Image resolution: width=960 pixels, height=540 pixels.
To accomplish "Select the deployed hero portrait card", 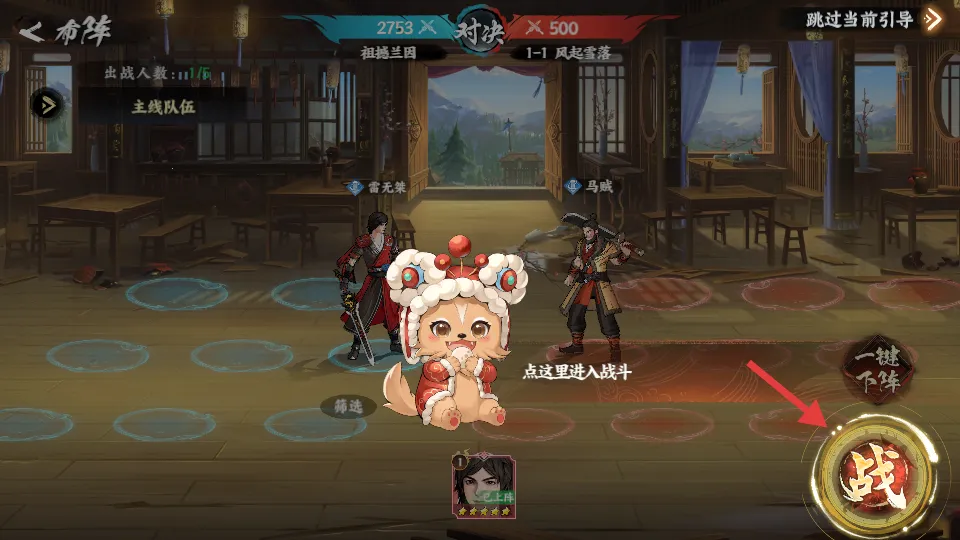I will coord(485,485).
